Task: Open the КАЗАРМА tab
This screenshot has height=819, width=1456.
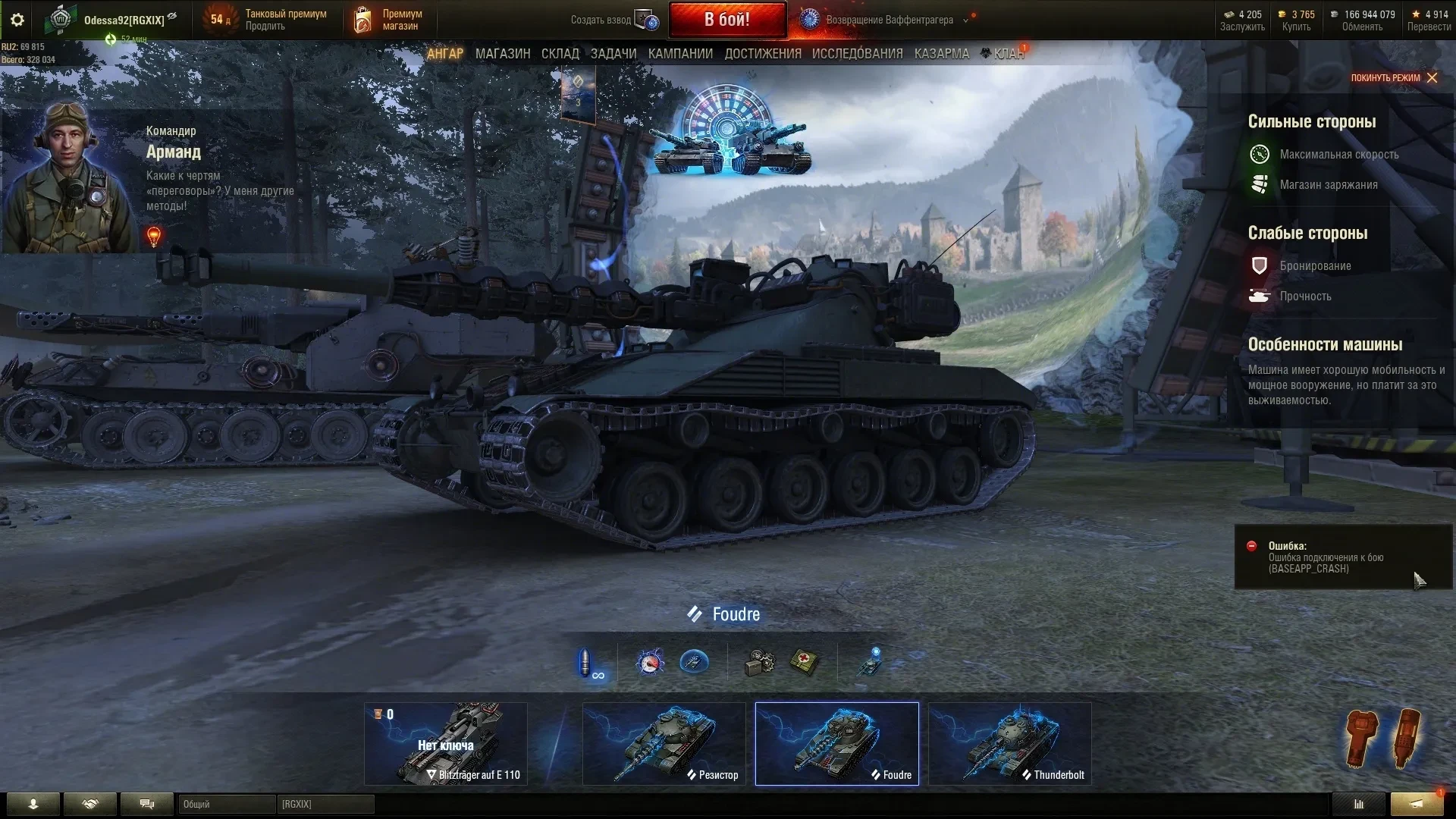Action: tap(941, 54)
